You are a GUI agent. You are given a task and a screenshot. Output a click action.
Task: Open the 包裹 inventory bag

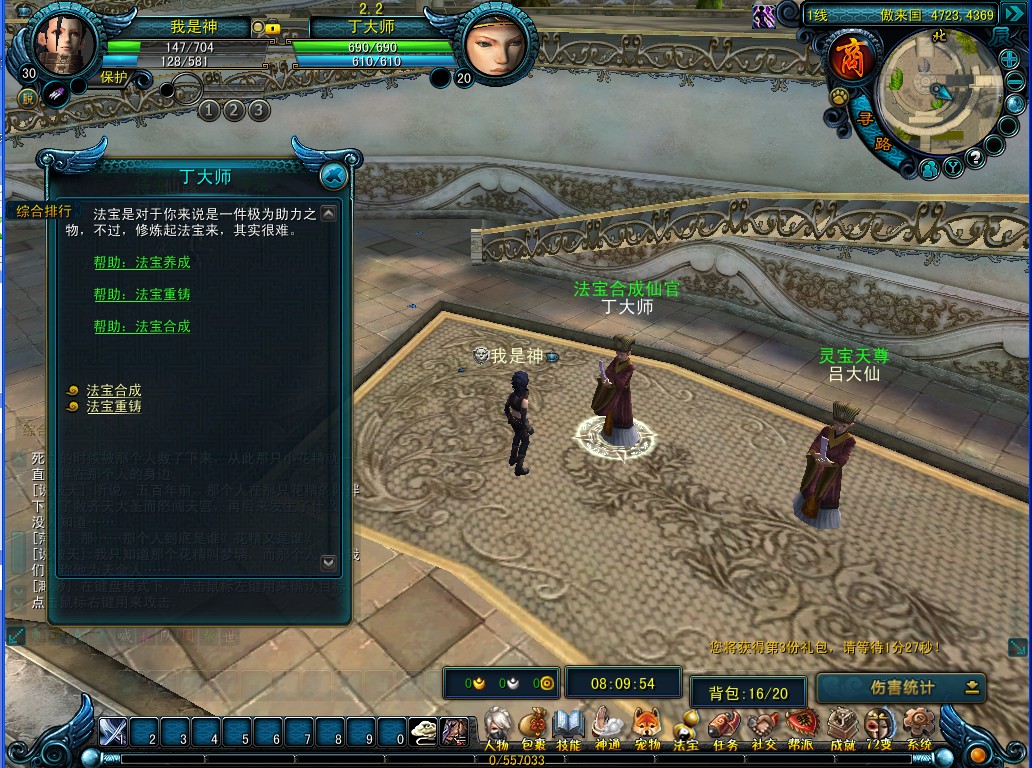[x=533, y=726]
